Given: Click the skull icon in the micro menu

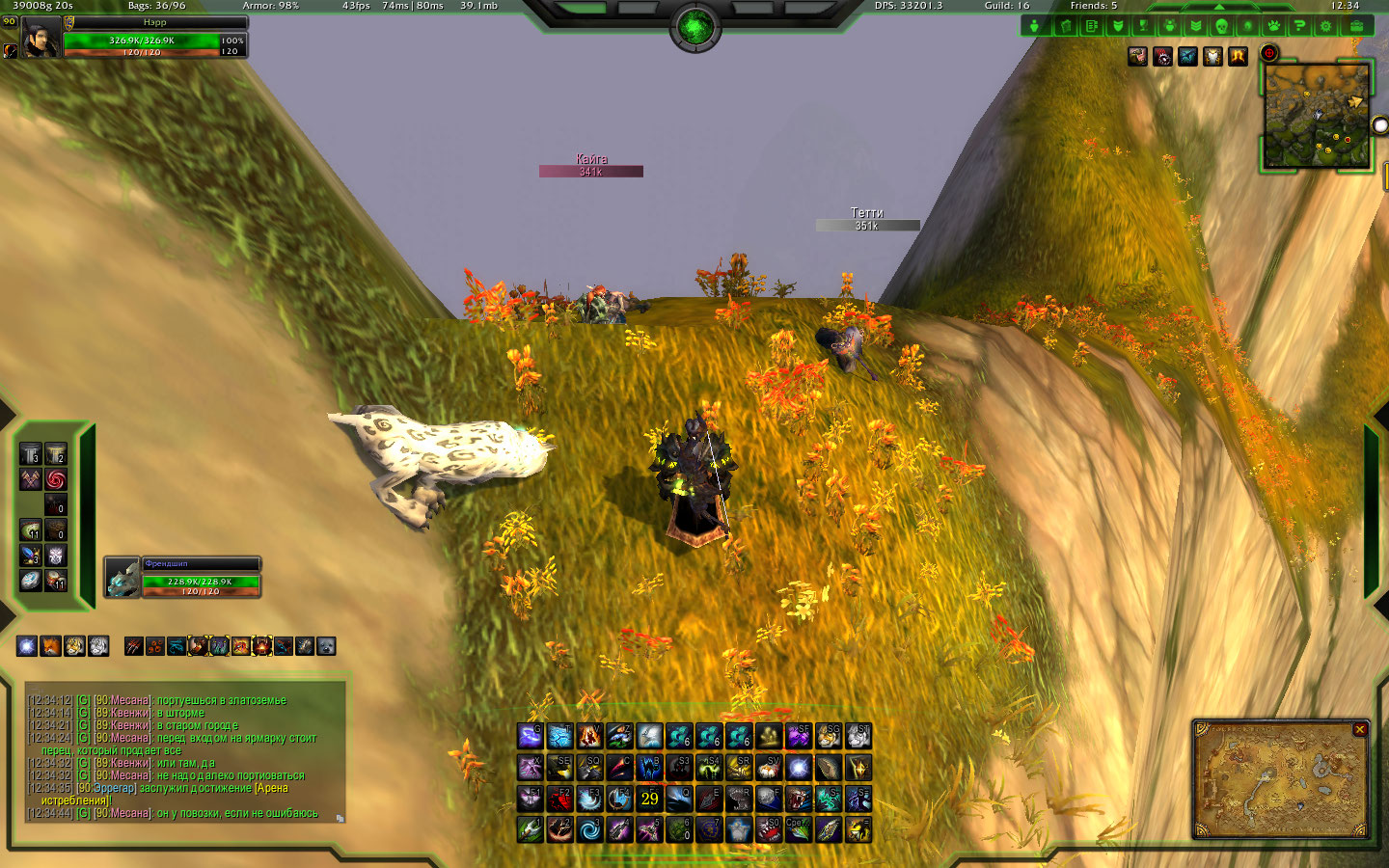Looking at the screenshot, I should coord(1221,26).
